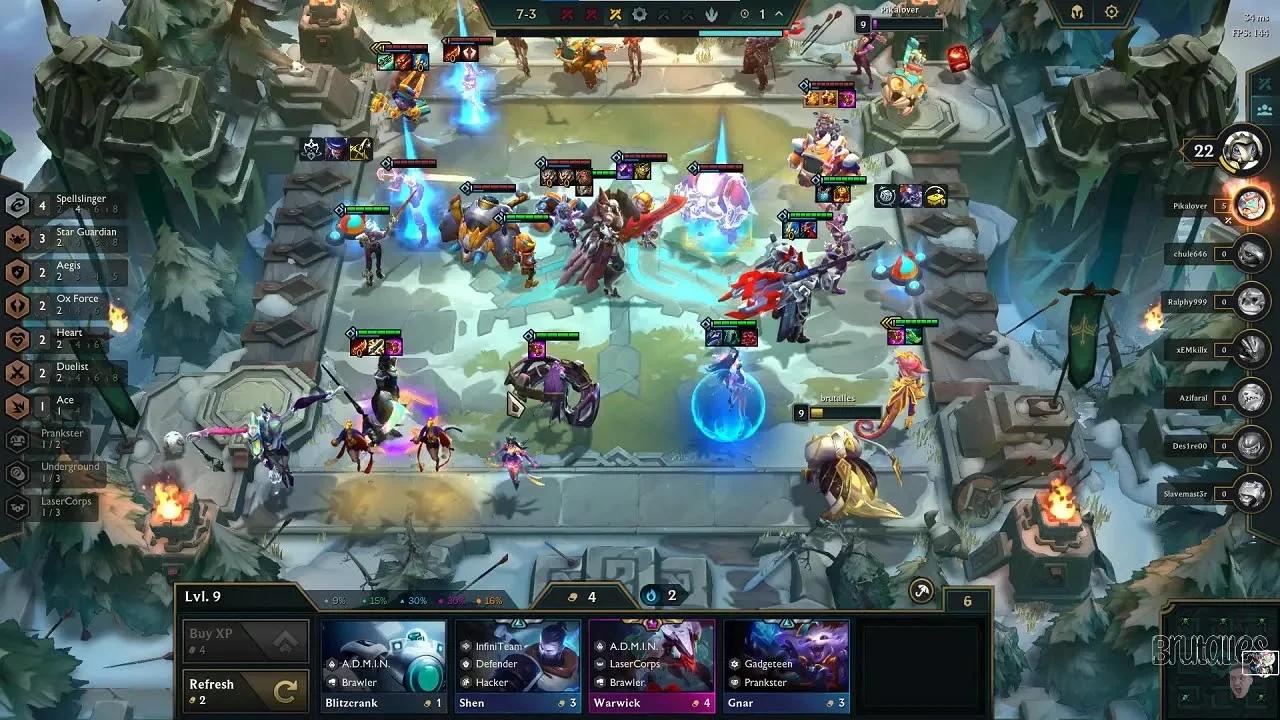The width and height of the screenshot is (1280, 720).
Task: Open the item bench umbrella icon
Action: pyautogui.click(x=920, y=590)
